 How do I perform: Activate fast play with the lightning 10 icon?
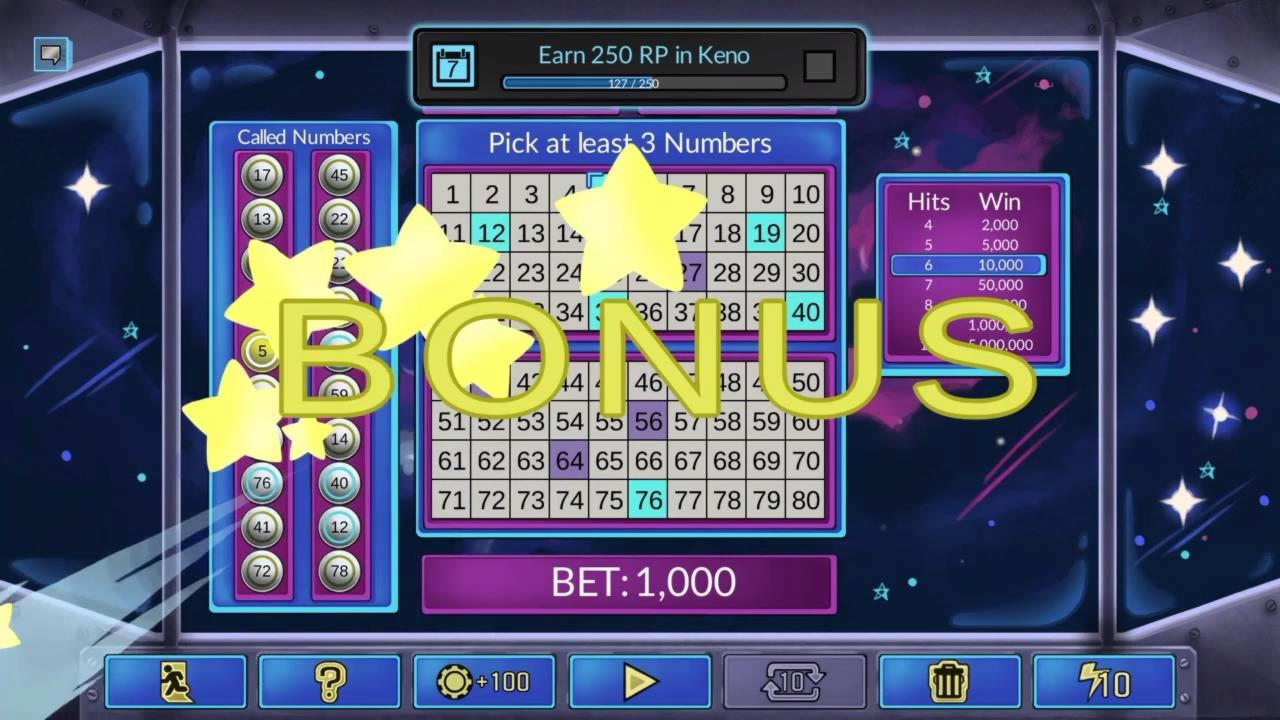click(x=1104, y=682)
